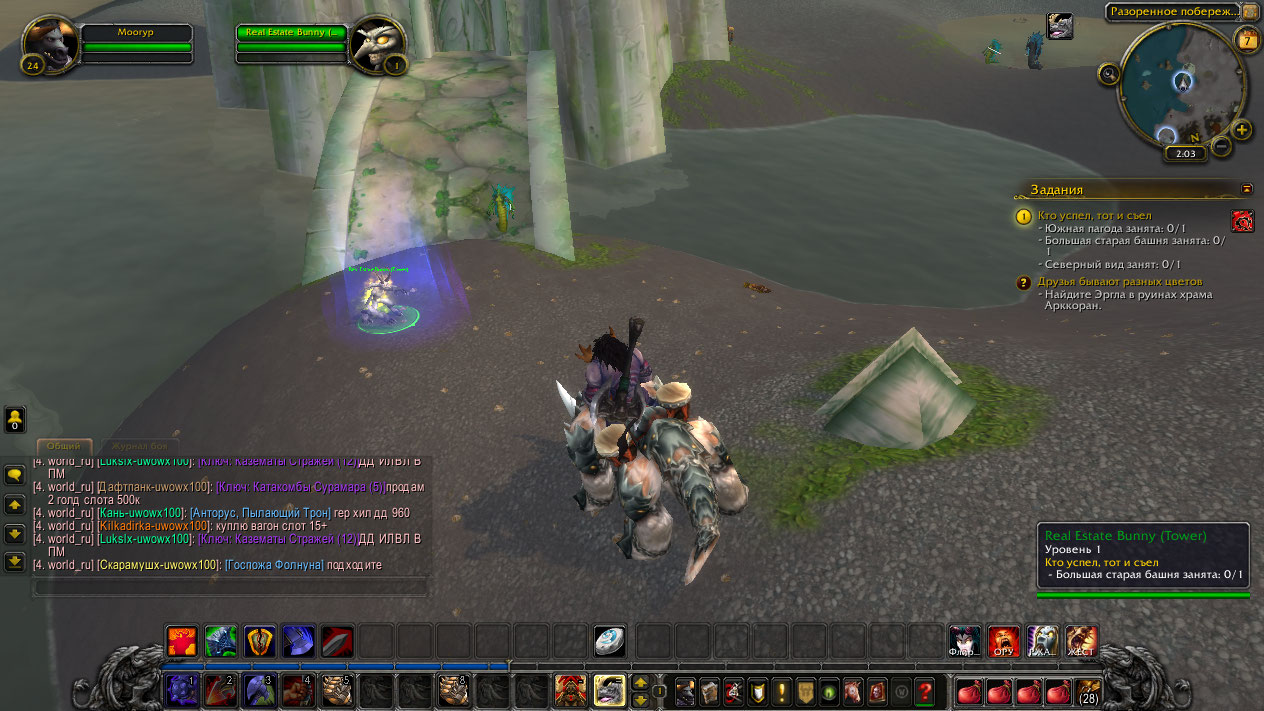
Task: Open the Журнал боя combat log tab
Action: (140, 446)
